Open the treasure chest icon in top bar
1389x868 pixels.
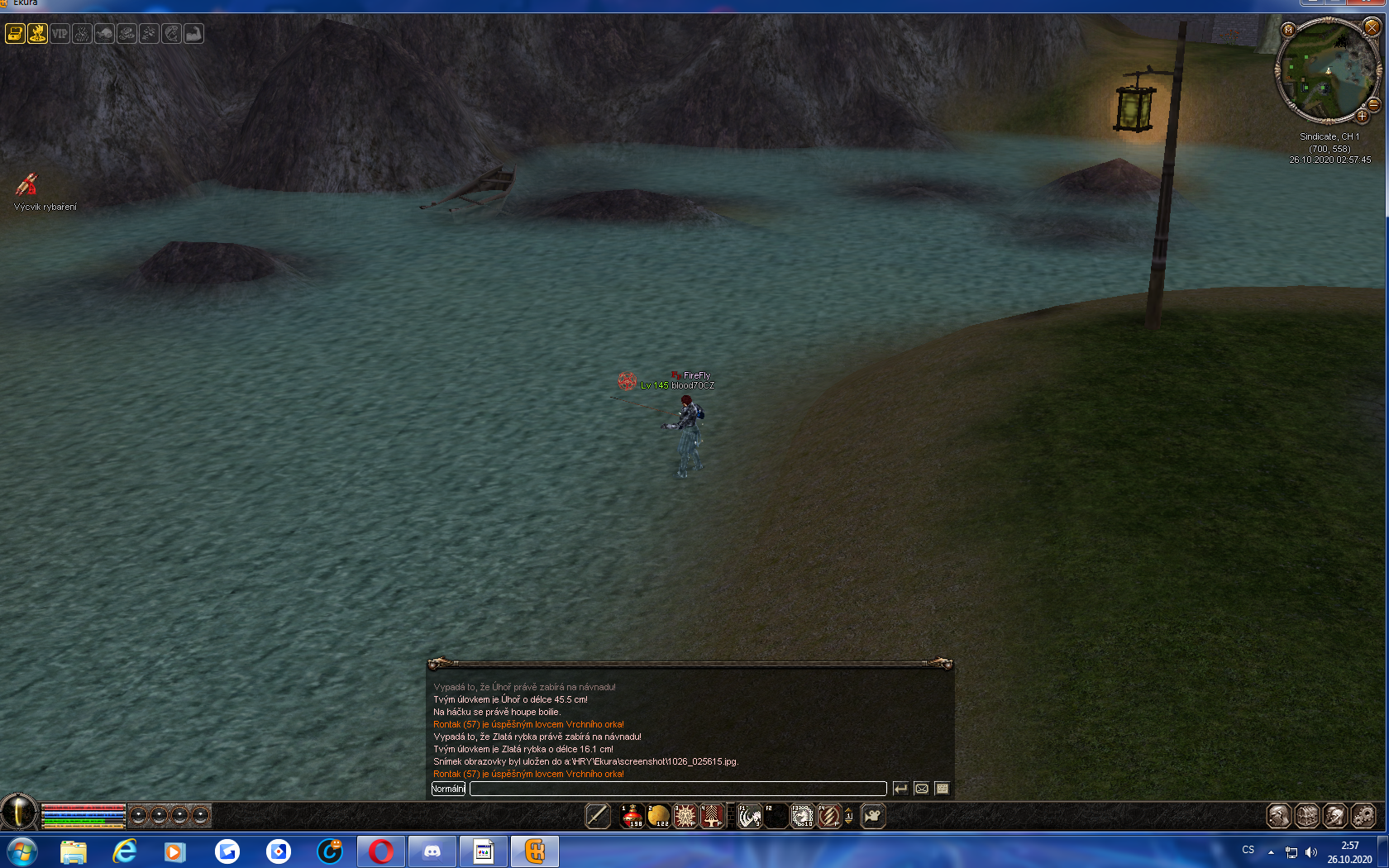15,34
